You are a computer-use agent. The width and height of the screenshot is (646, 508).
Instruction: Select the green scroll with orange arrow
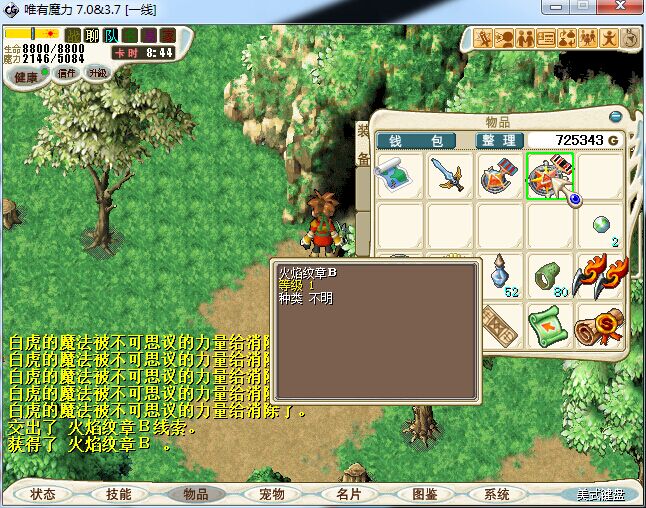point(550,326)
